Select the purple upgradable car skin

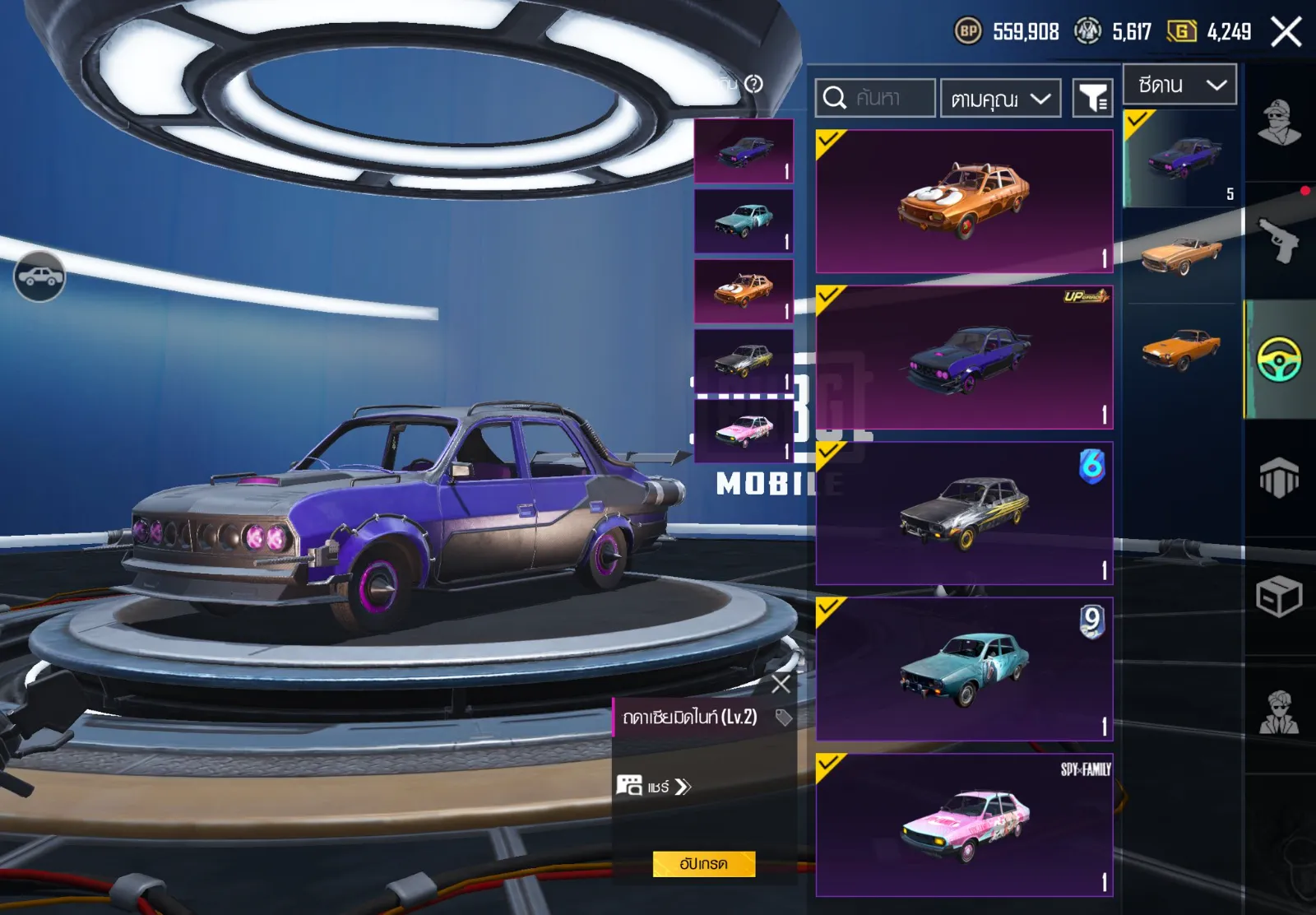tap(964, 358)
